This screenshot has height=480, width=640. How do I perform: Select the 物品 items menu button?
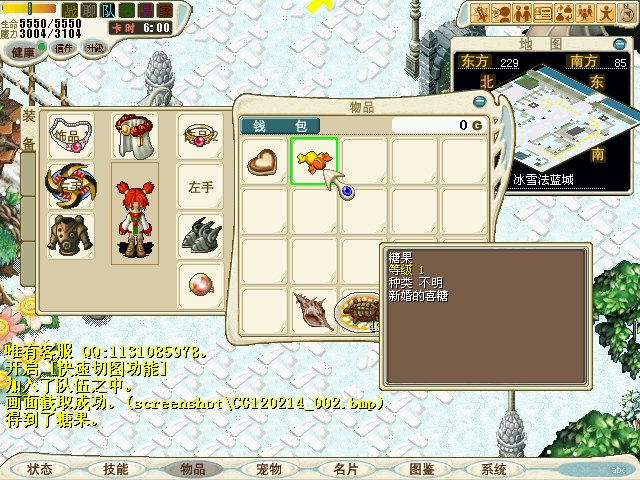pyautogui.click(x=192, y=469)
